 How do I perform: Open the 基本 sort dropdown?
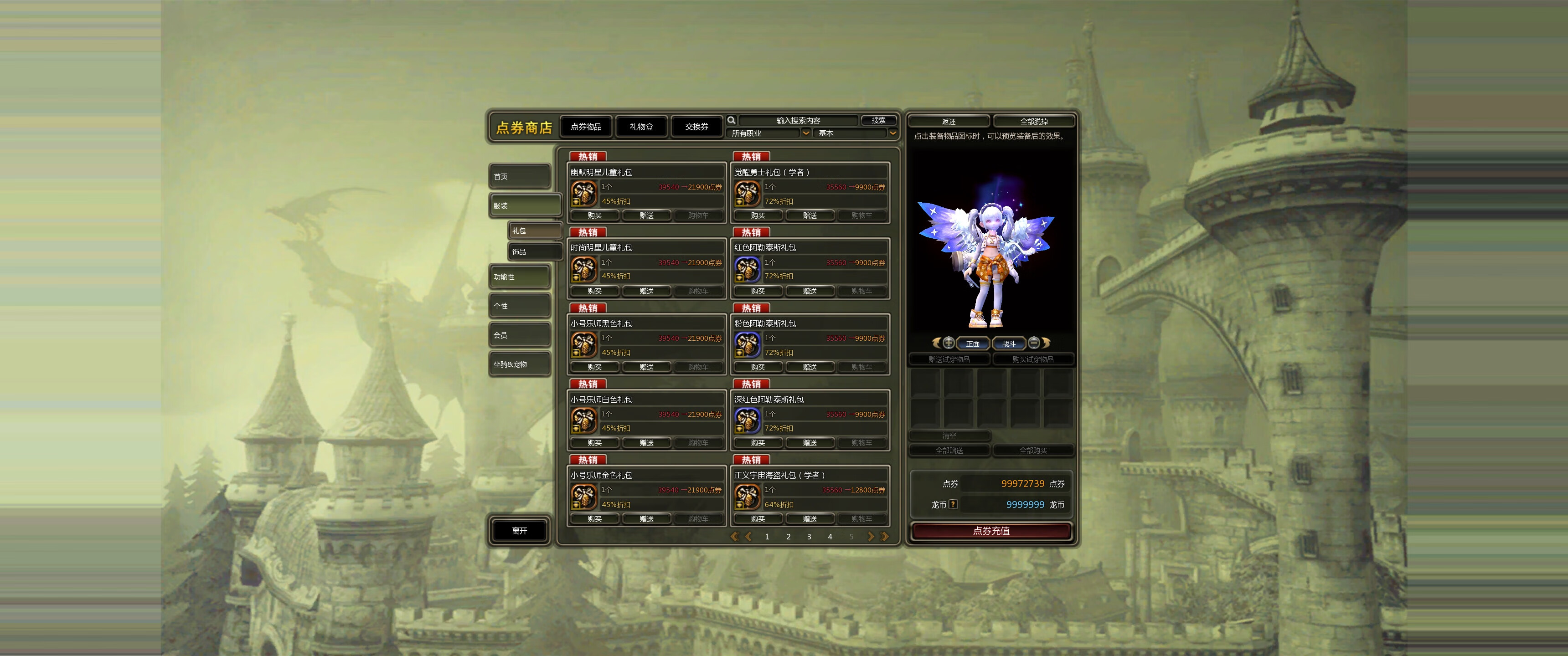tap(855, 133)
